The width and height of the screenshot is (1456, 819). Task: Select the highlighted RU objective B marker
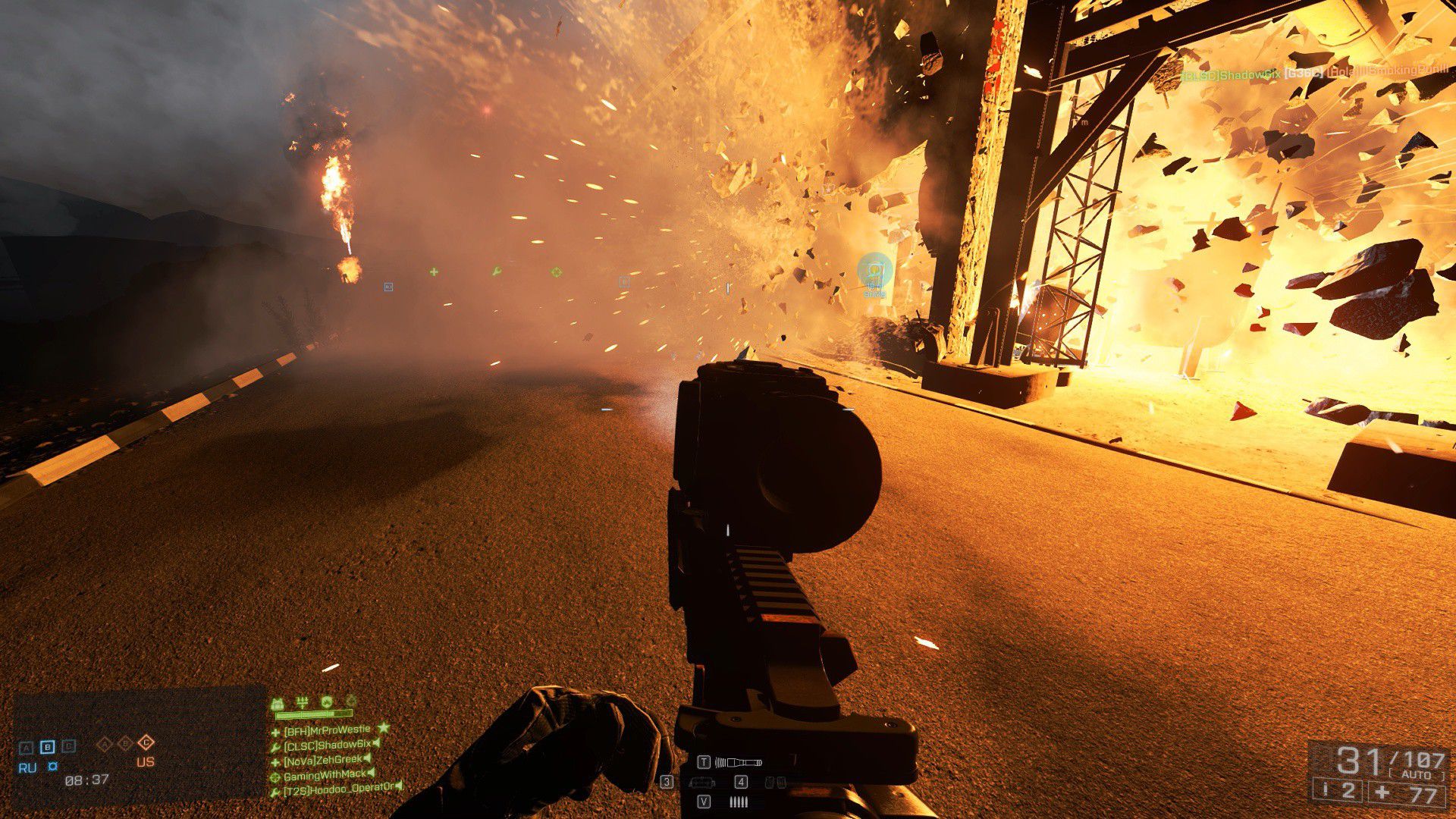pyautogui.click(x=47, y=747)
